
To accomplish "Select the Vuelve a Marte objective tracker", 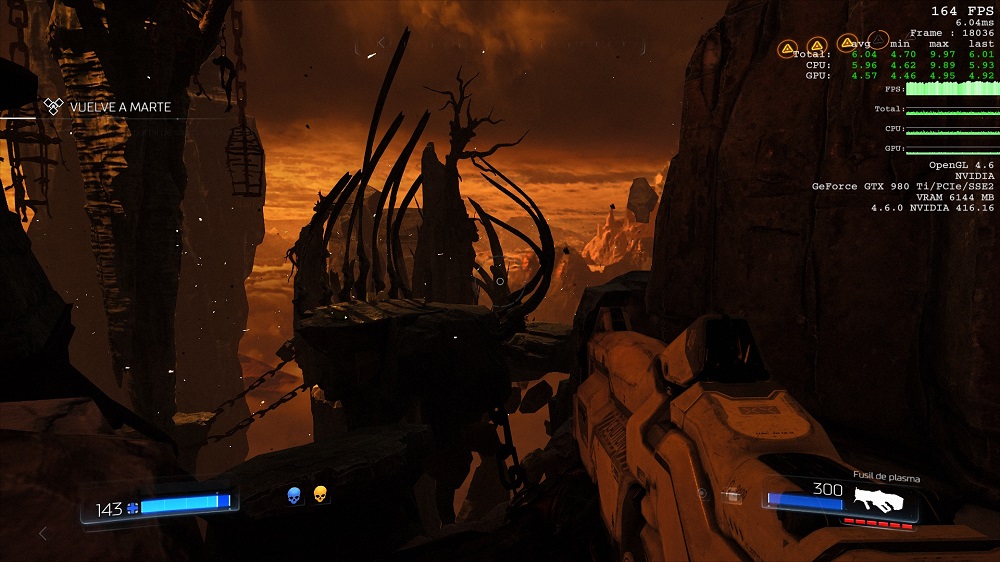I will coord(110,107).
